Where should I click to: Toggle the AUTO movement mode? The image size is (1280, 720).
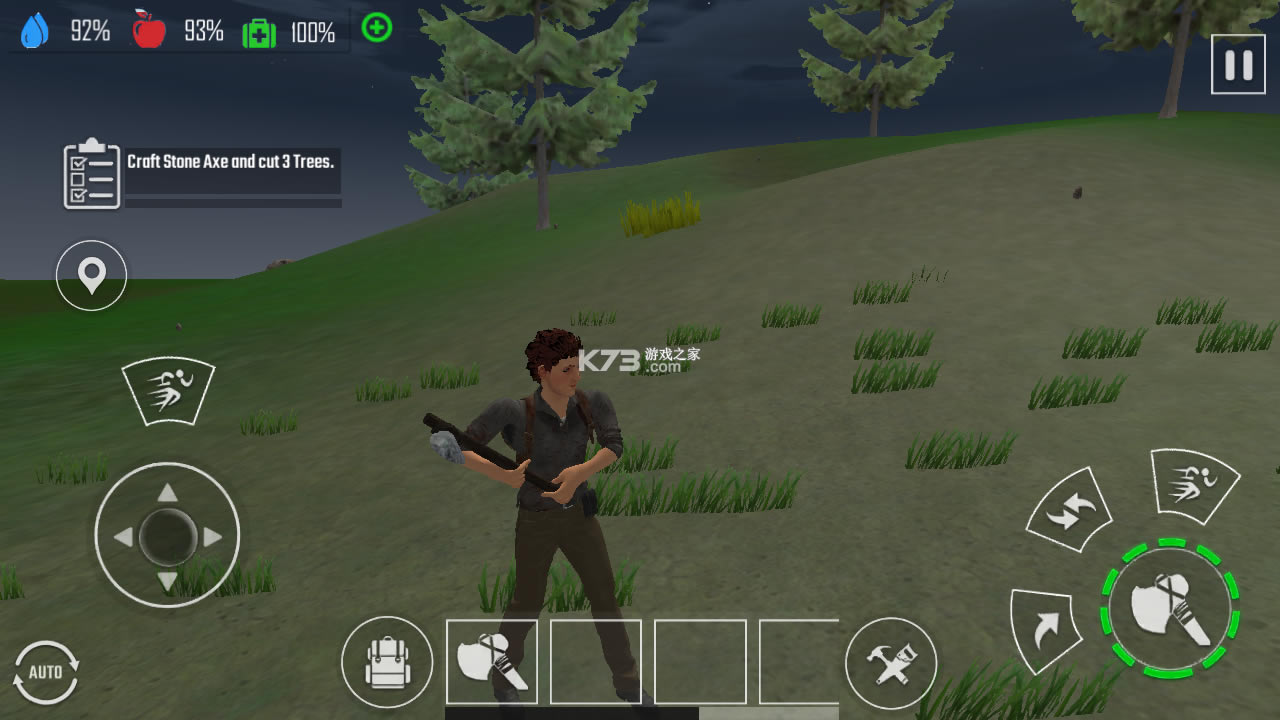(x=46, y=673)
